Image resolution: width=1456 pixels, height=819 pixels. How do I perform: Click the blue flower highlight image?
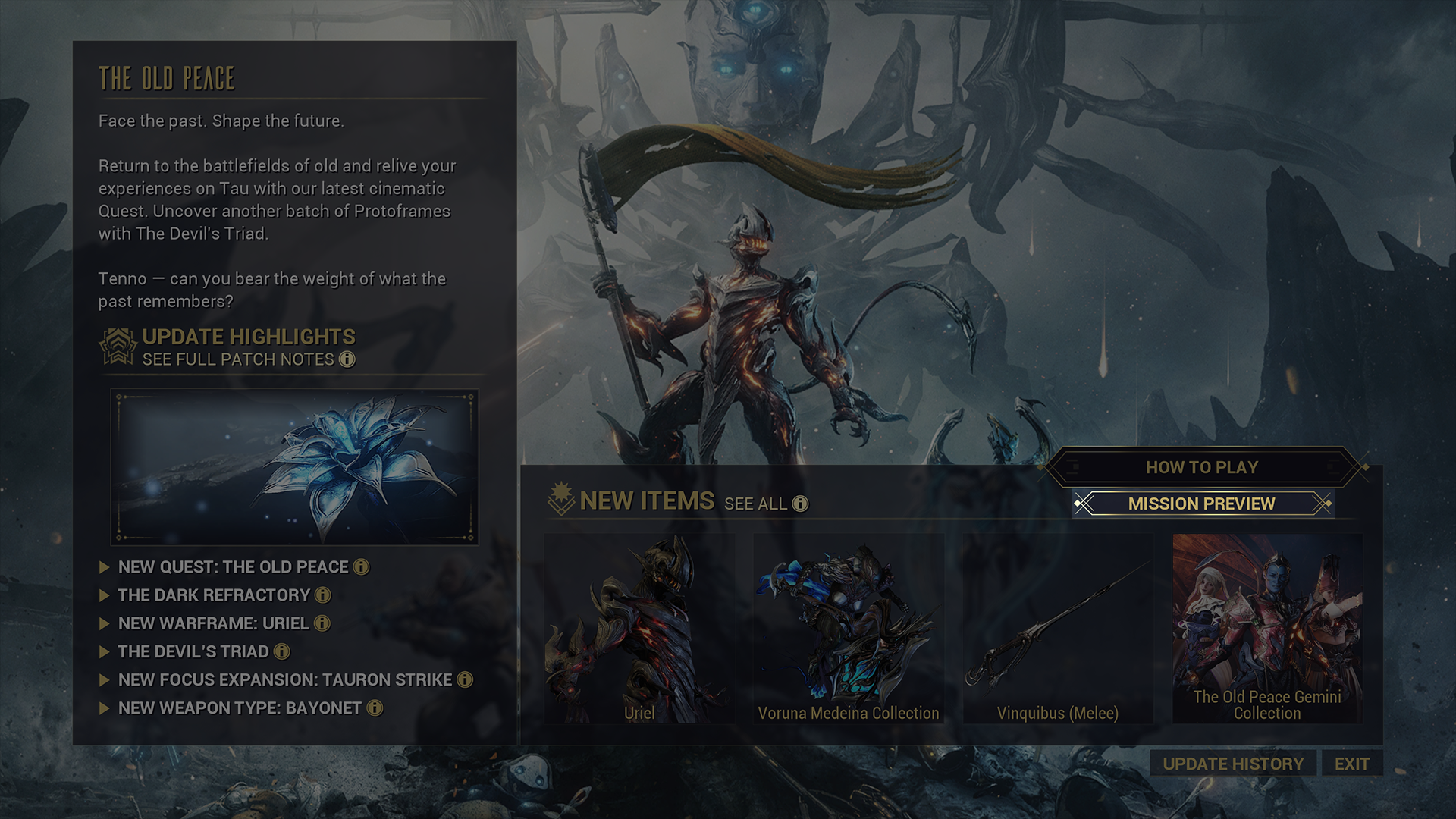[x=294, y=466]
